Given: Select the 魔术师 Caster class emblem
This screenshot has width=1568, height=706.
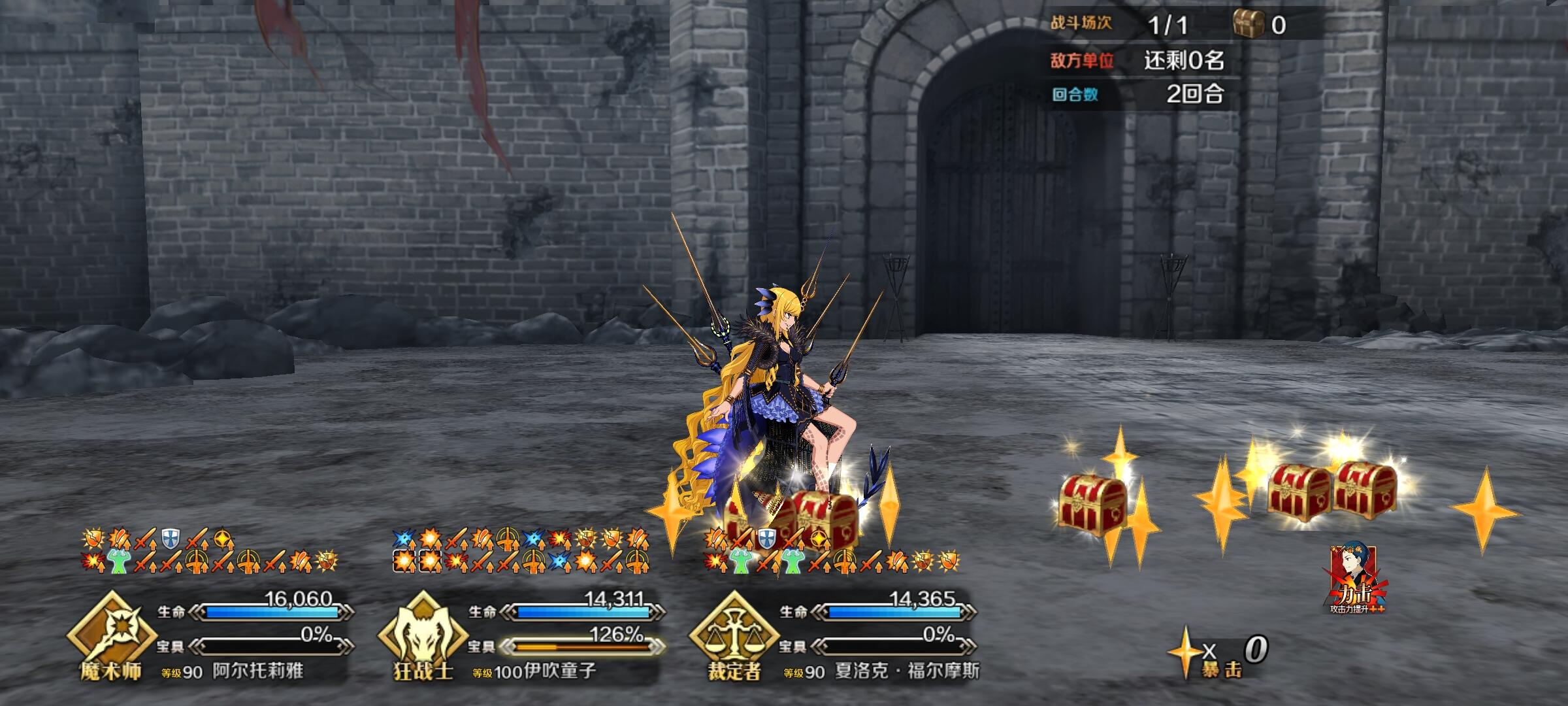Looking at the screenshot, I should pos(111,634).
